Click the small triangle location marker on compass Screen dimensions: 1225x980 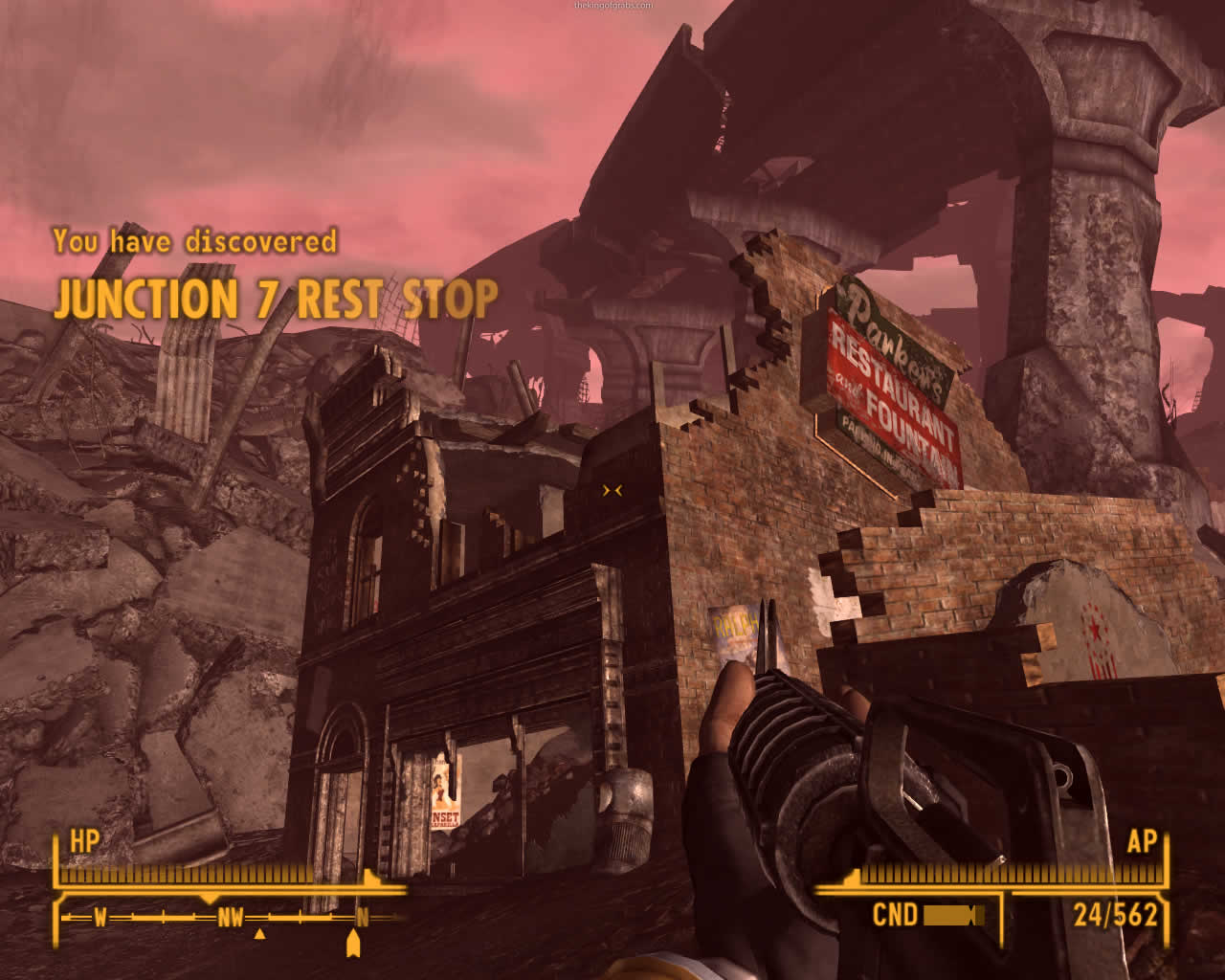coord(259,934)
